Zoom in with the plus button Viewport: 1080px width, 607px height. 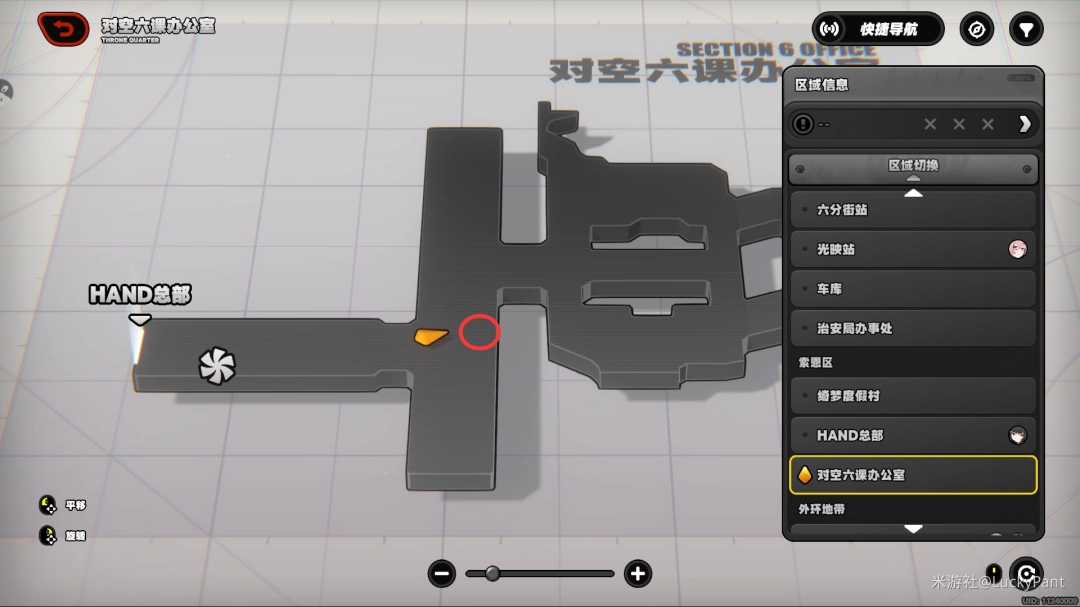(637, 573)
